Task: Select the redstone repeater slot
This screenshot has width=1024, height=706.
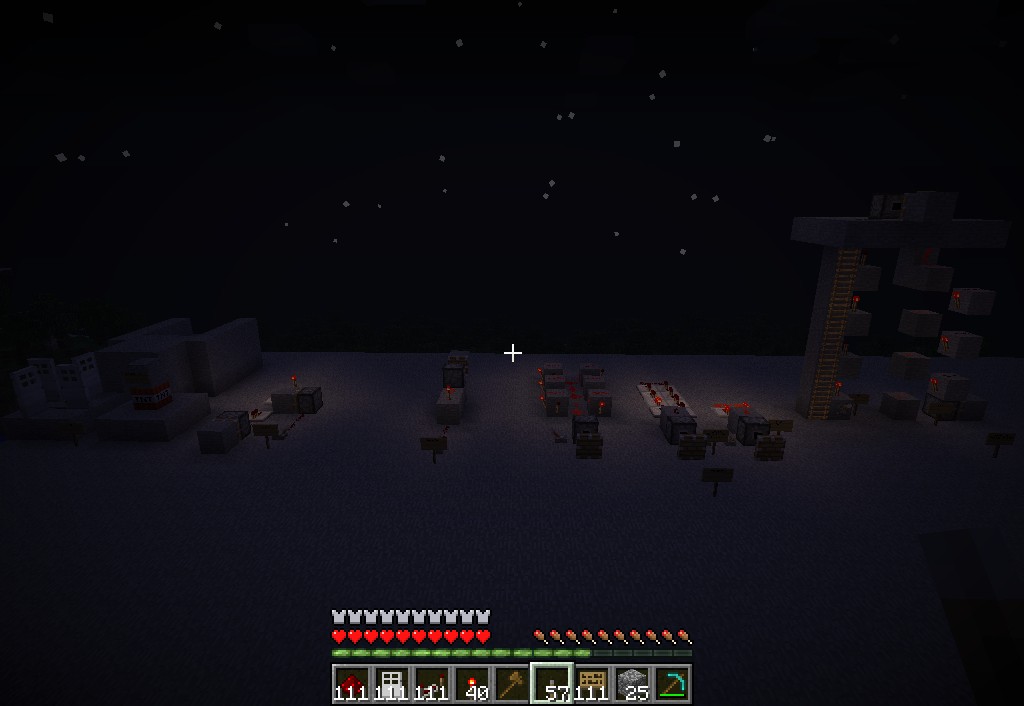Action: [431, 684]
